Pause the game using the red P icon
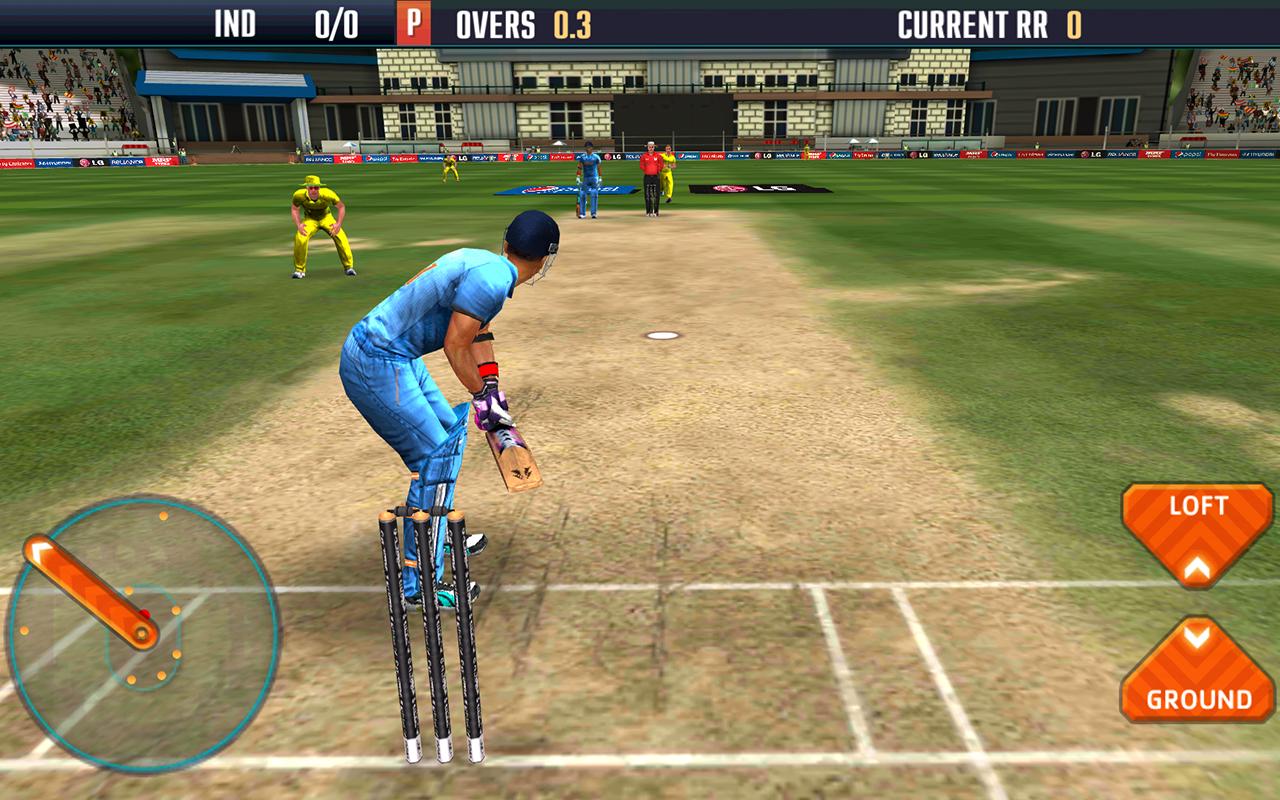Viewport: 1280px width, 800px height. pyautogui.click(x=413, y=21)
